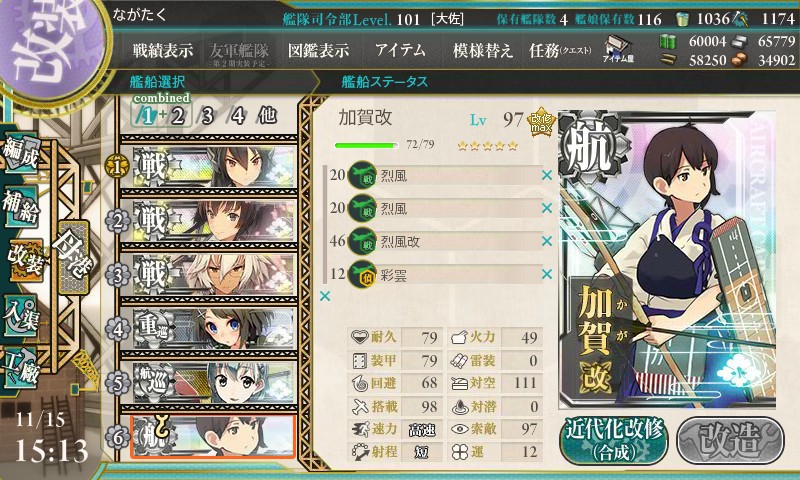Image resolution: width=800 pixels, height=480 pixels.
Task: Select the fourth ship, the heavy cruiser
Action: tap(210, 327)
